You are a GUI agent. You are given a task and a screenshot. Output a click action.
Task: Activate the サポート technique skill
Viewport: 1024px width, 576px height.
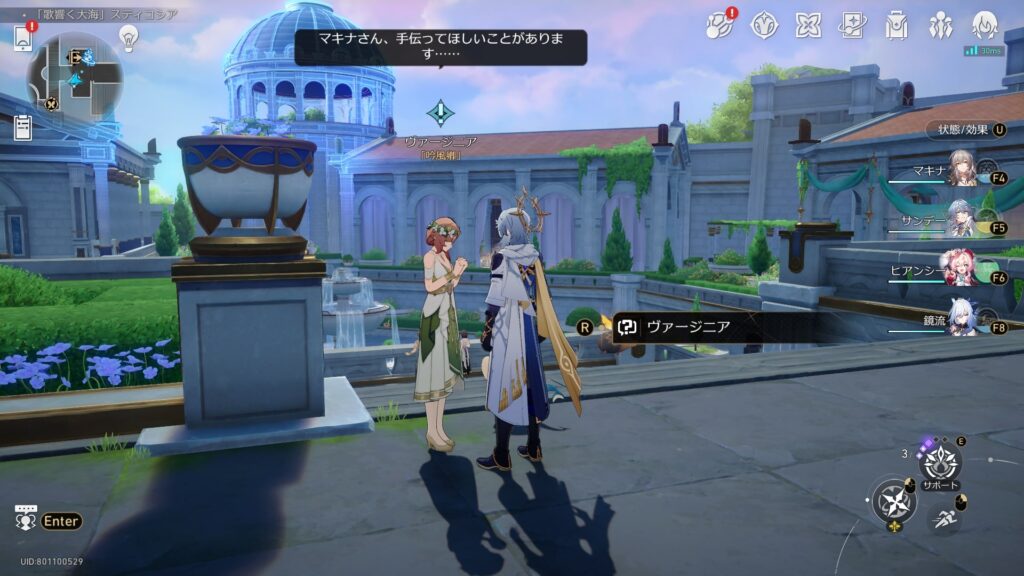pyautogui.click(x=940, y=464)
